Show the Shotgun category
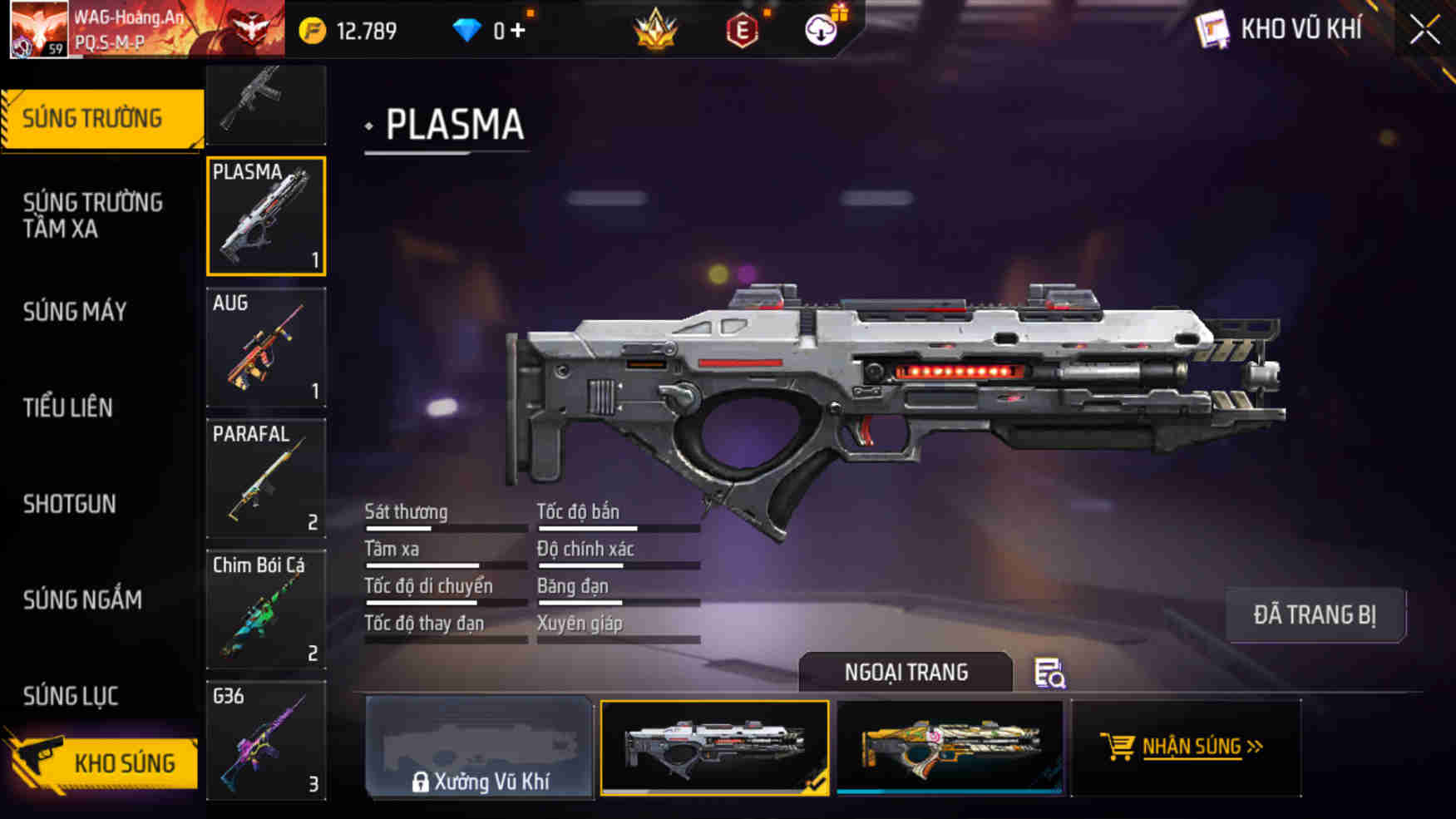 pyautogui.click(x=70, y=504)
